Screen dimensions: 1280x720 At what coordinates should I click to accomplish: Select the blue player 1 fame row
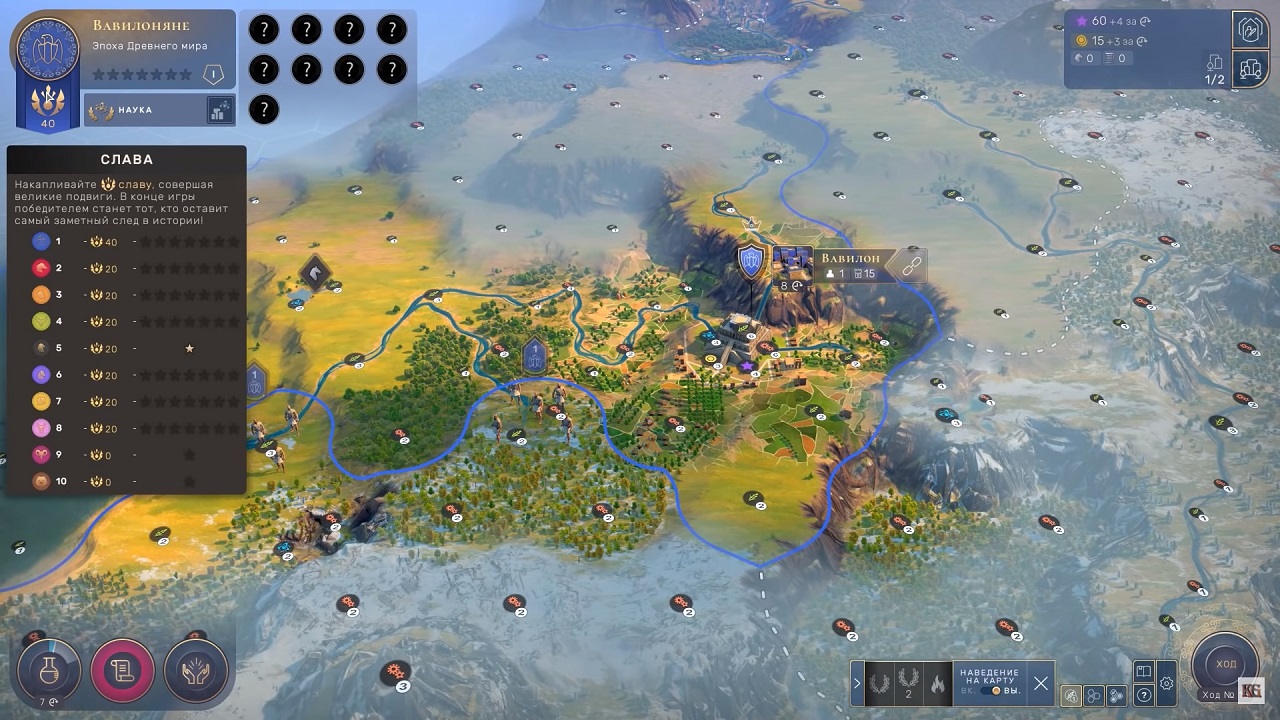pos(125,241)
